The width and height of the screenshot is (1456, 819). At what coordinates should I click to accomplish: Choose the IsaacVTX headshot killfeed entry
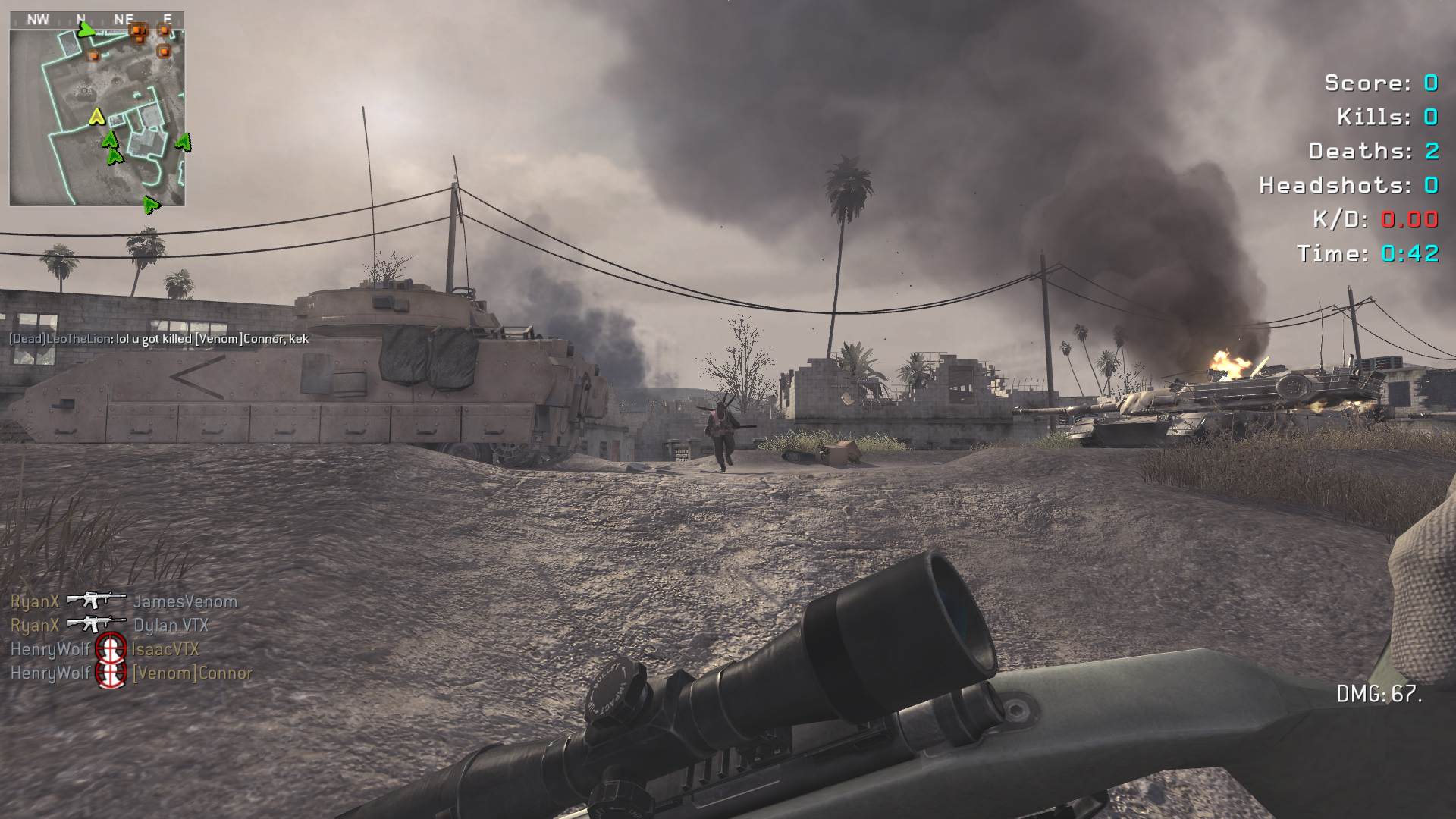[x=105, y=649]
